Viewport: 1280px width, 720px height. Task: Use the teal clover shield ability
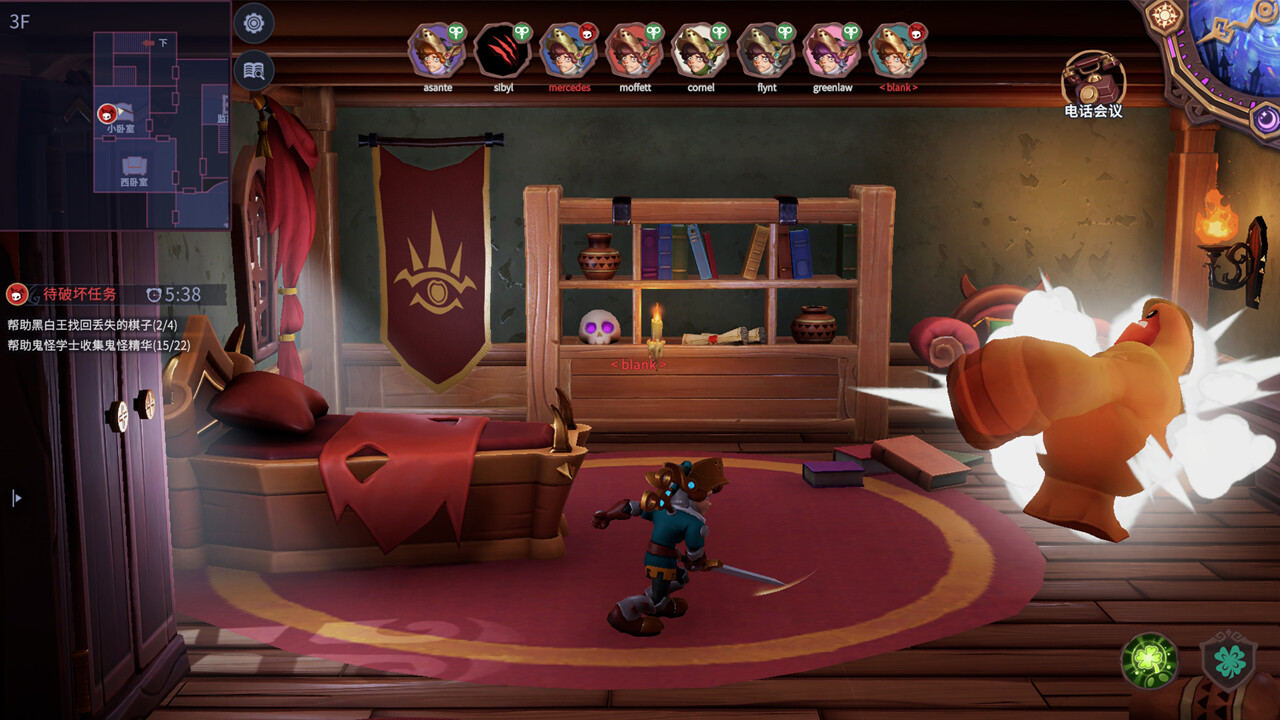(x=1228, y=662)
